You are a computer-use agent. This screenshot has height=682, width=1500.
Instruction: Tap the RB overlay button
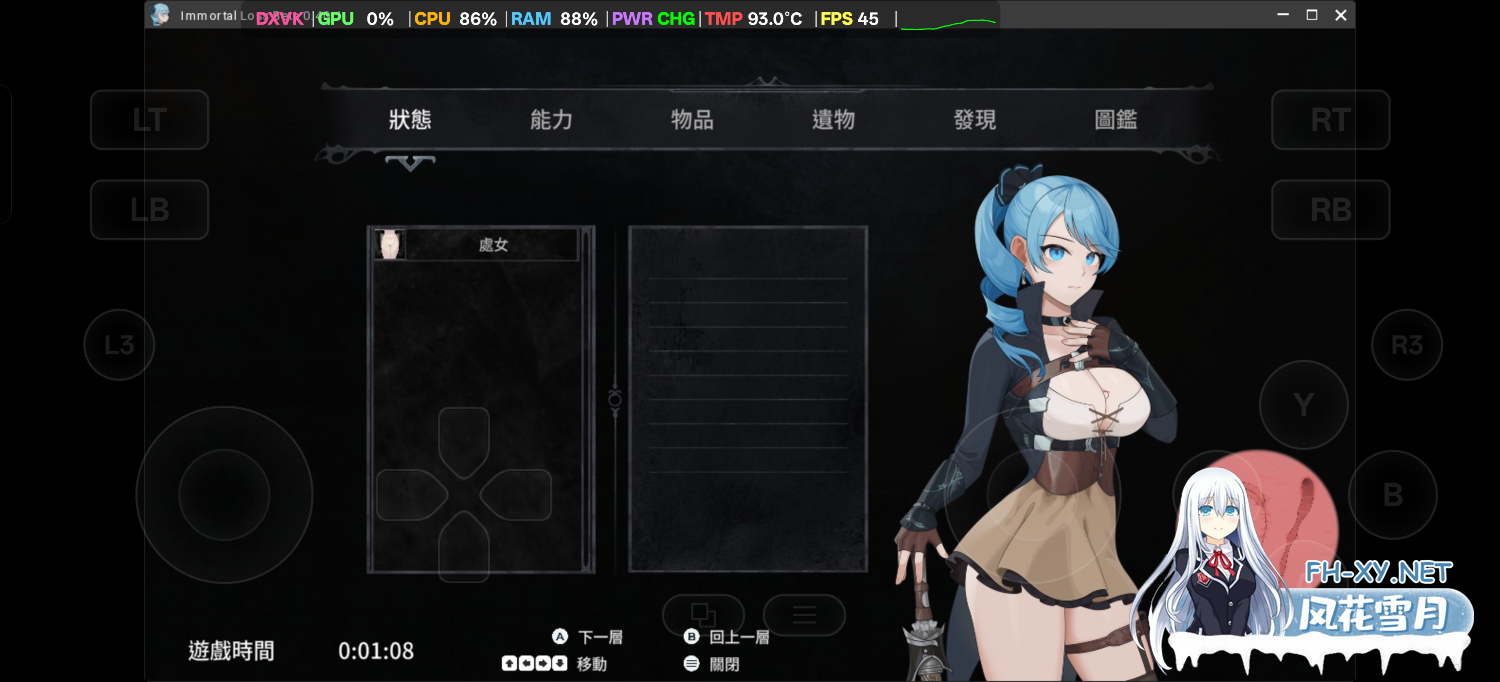(x=1330, y=210)
